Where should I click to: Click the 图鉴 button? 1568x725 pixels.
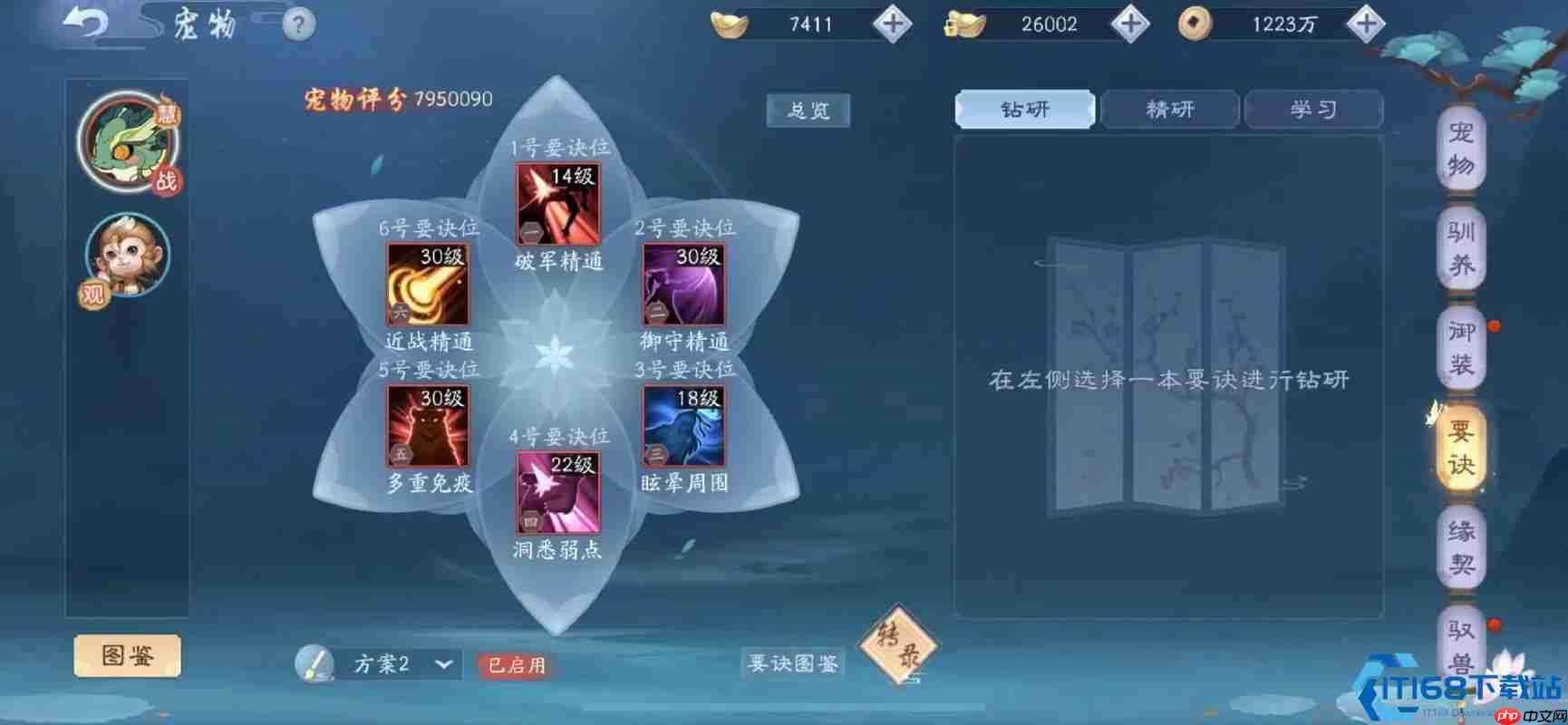[x=127, y=654]
